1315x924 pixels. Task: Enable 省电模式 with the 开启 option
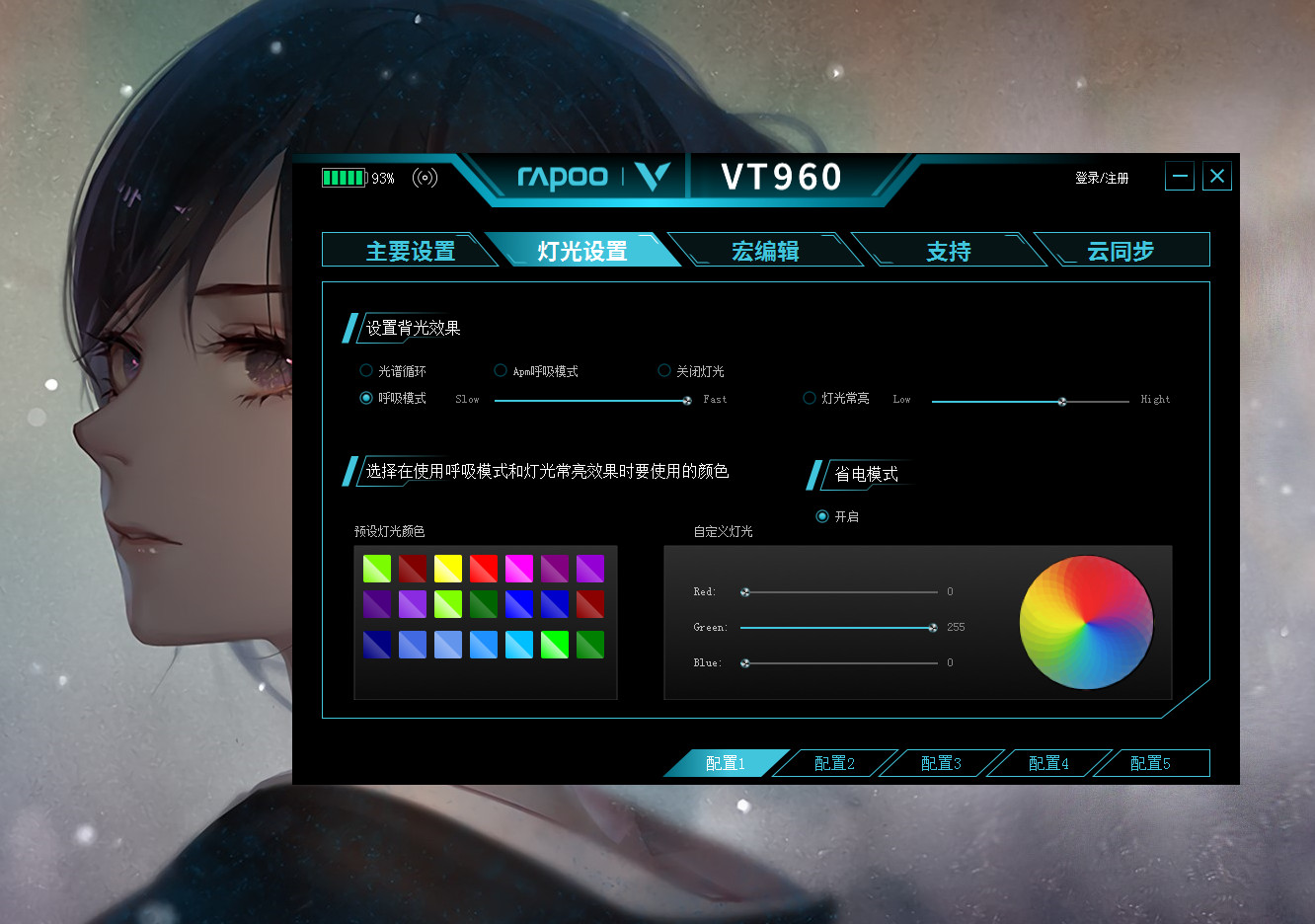[822, 515]
